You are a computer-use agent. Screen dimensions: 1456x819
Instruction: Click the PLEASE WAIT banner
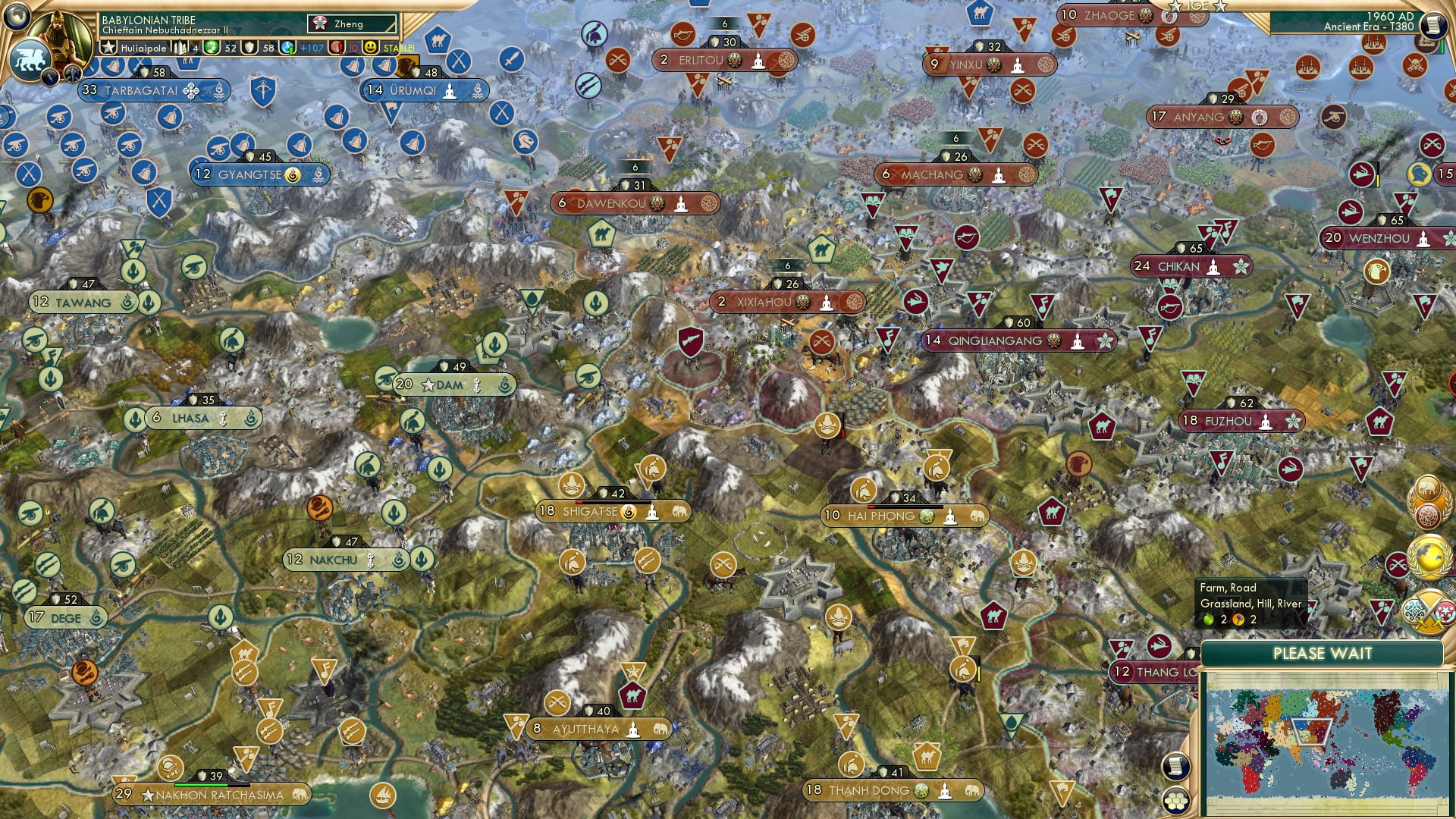[x=1324, y=654]
